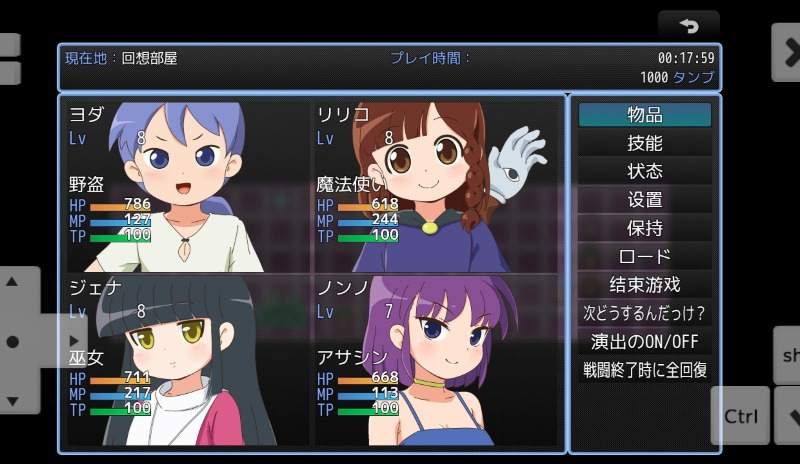Open the ロード load menu
Screen dimensions: 800x464
pyautogui.click(x=645, y=257)
